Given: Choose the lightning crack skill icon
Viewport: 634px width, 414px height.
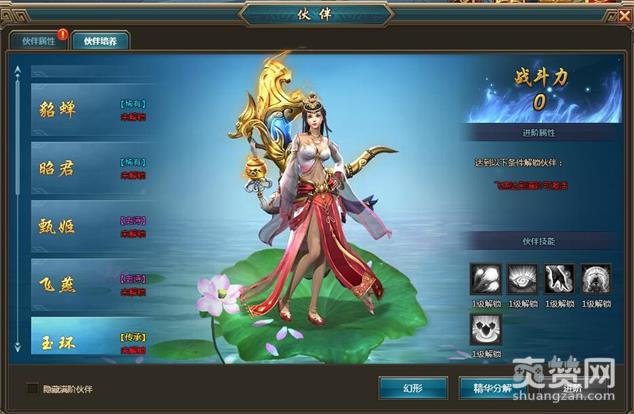Looking at the screenshot, I should tap(562, 279).
